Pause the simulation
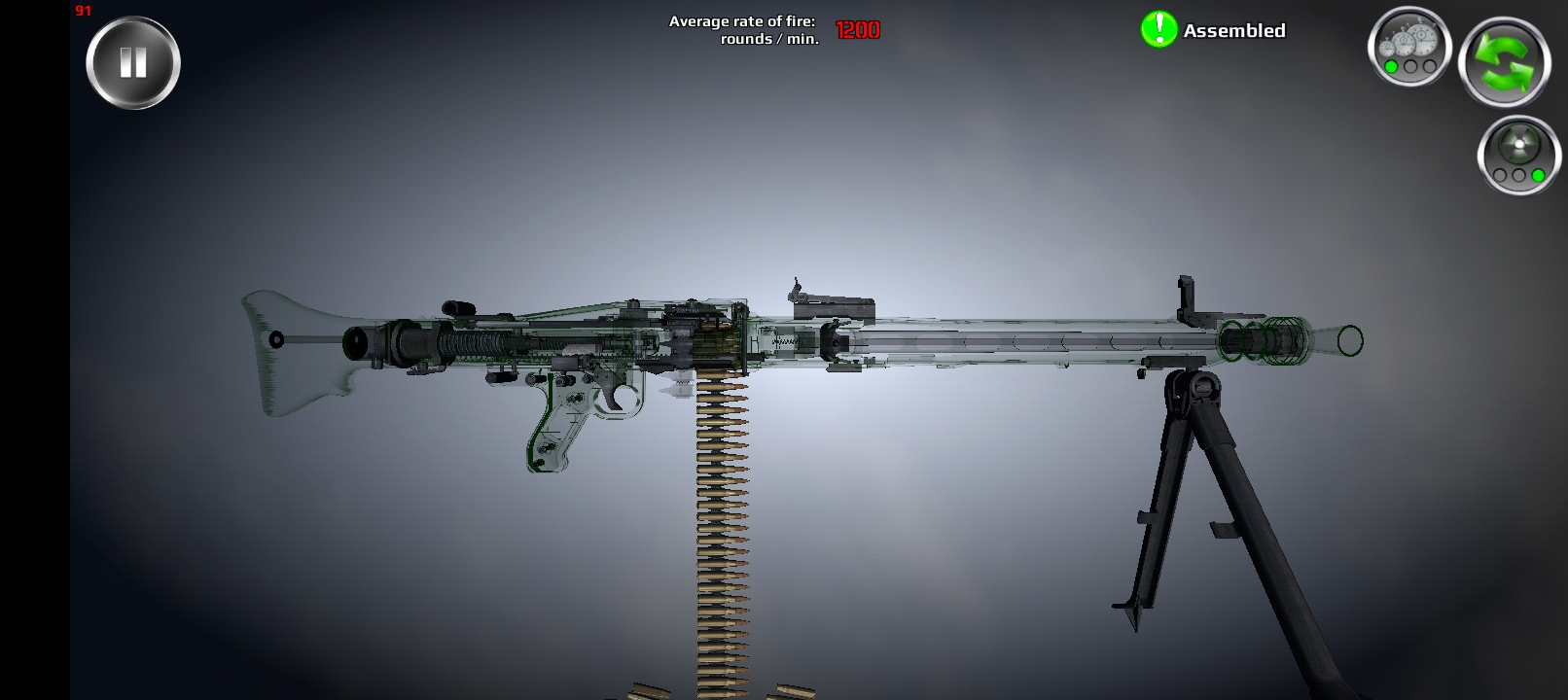The height and width of the screenshot is (700, 1568). point(133,61)
